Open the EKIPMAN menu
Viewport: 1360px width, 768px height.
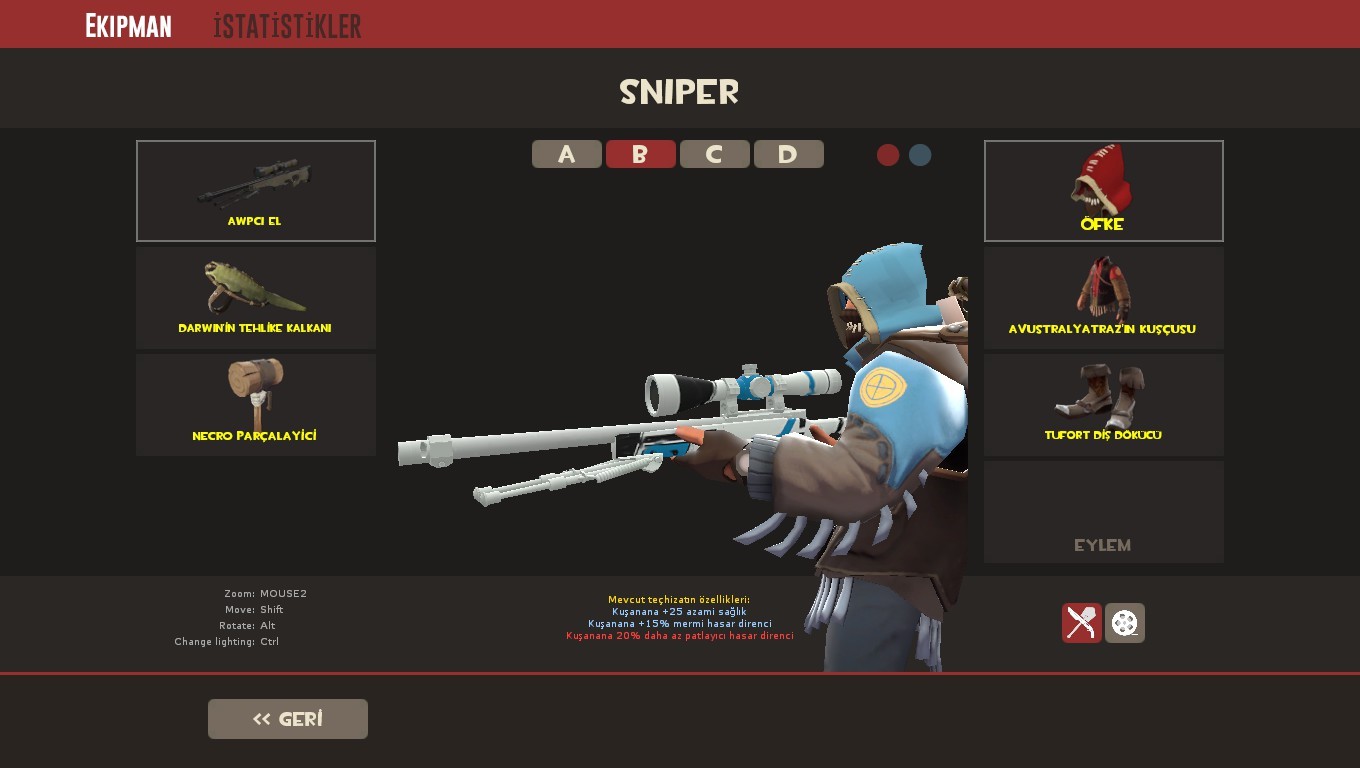(128, 24)
